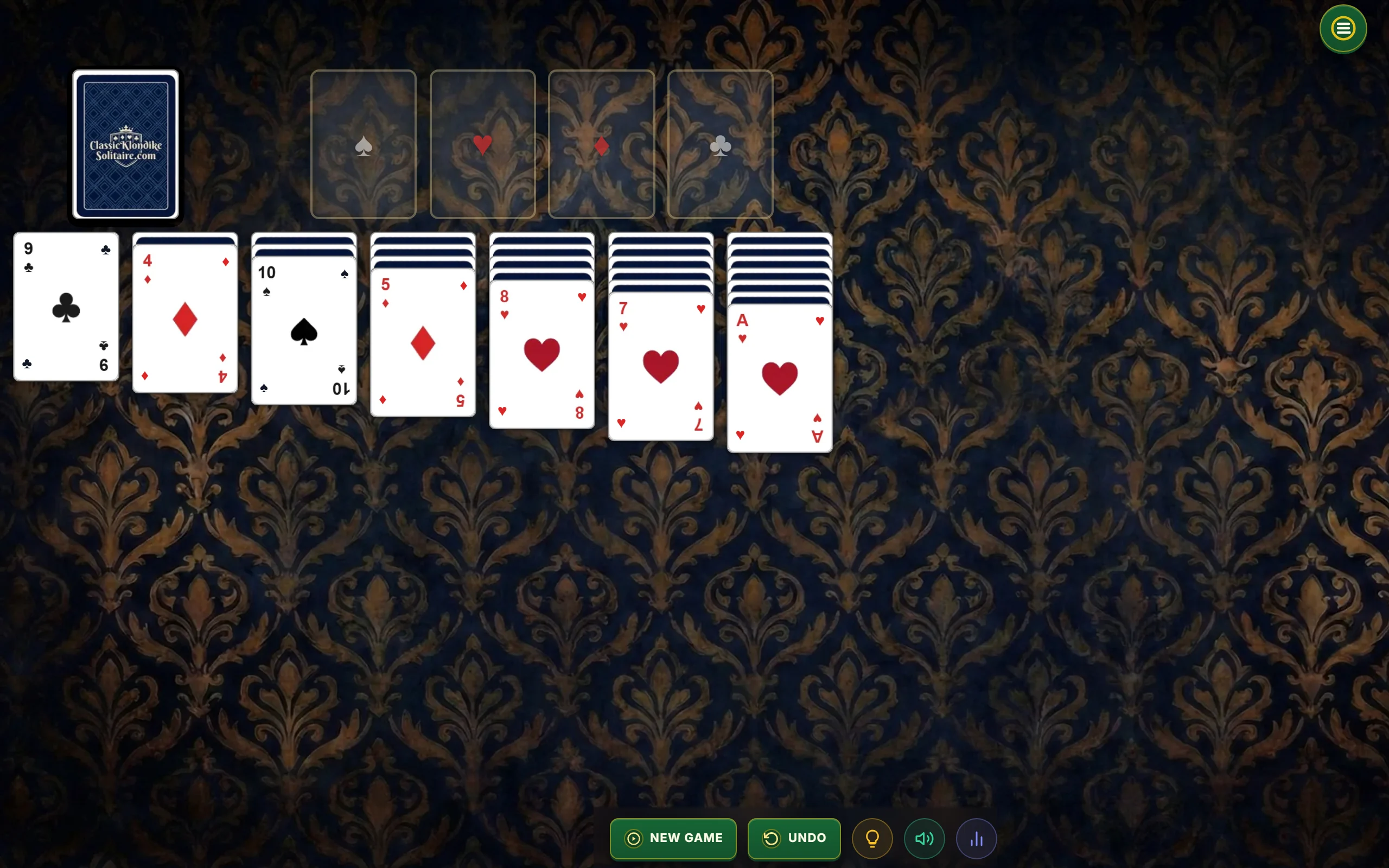Click the spade foundation slot

(x=364, y=145)
